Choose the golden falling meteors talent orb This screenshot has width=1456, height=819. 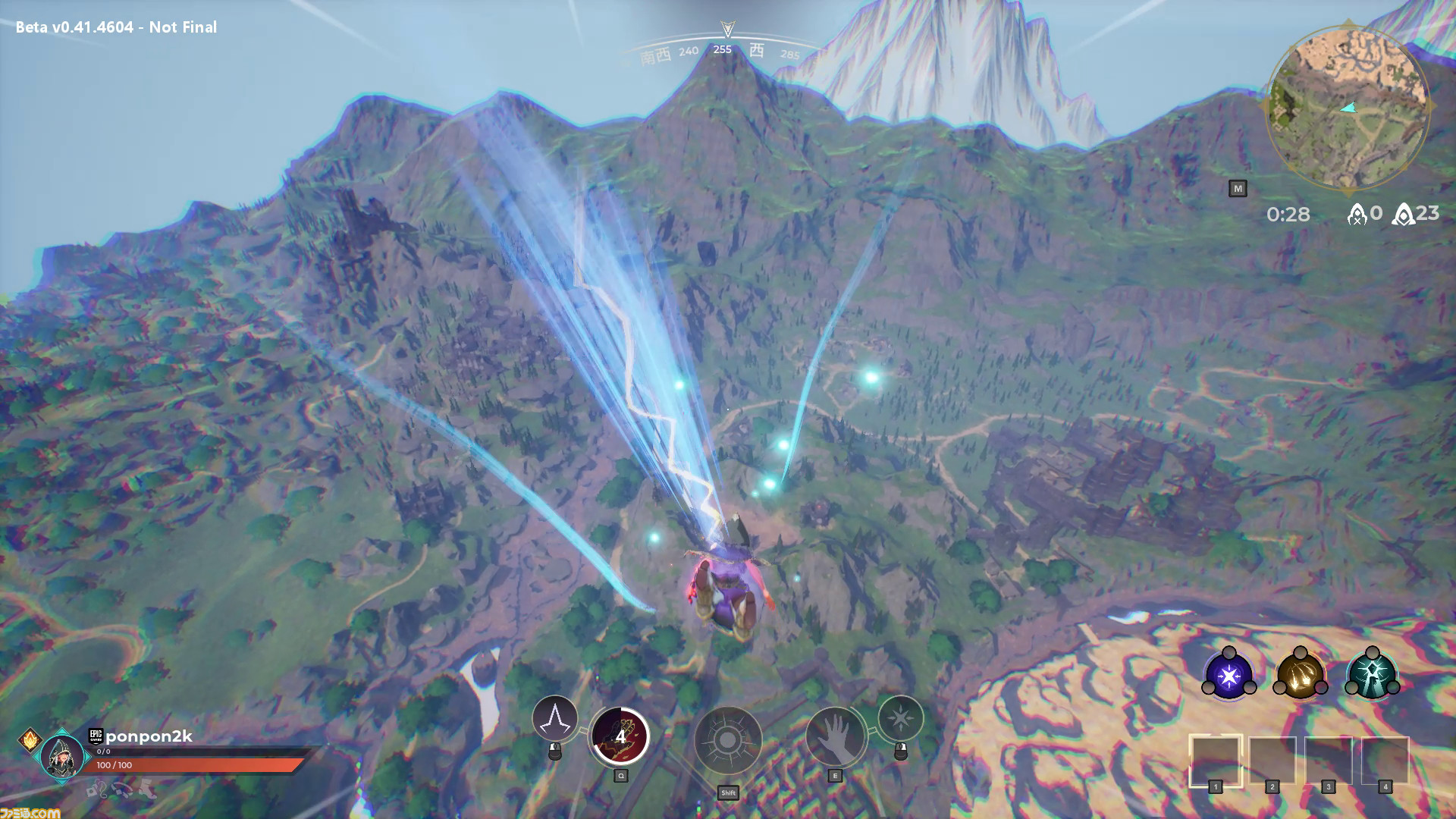(1300, 675)
